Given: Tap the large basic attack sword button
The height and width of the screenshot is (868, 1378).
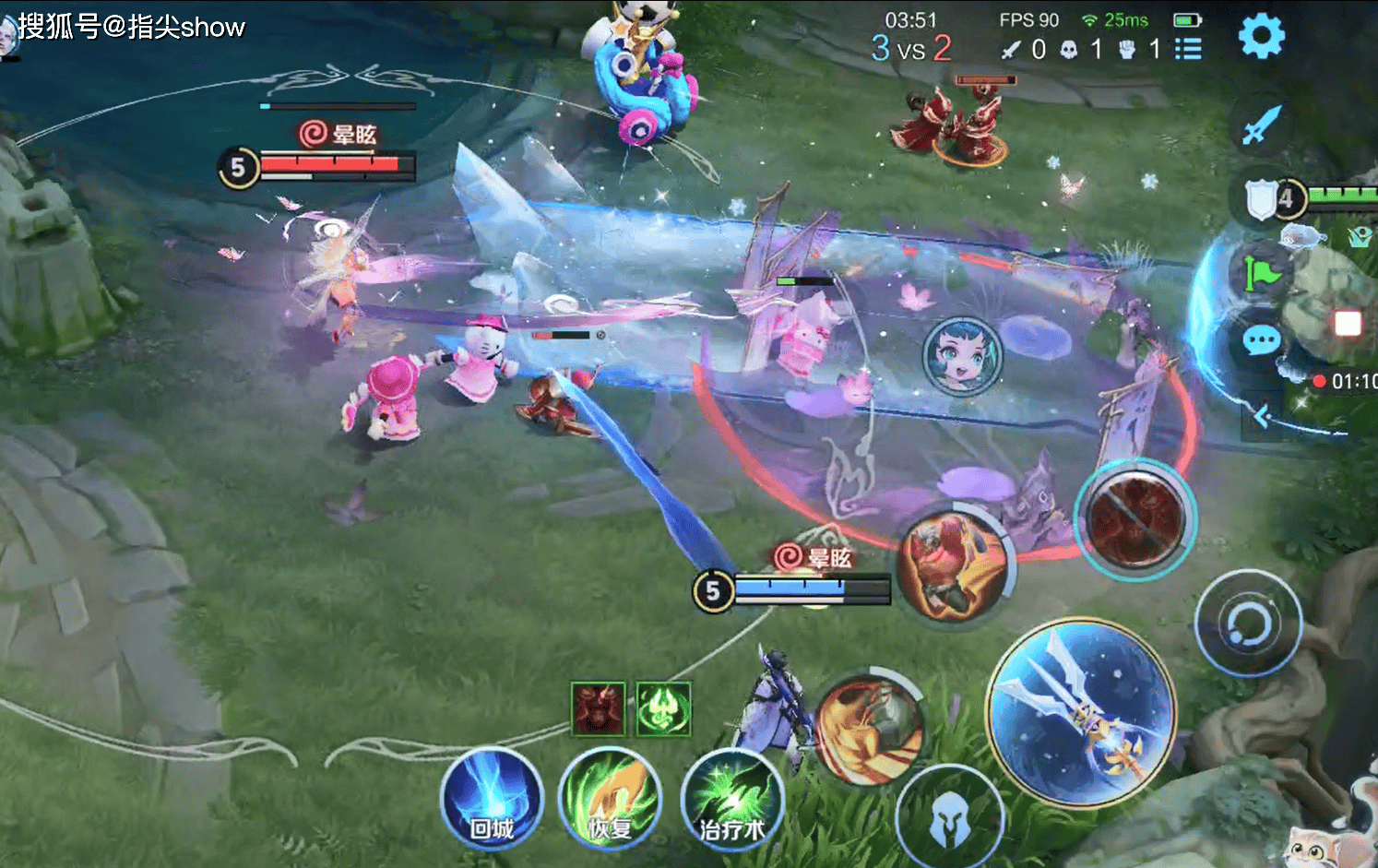Looking at the screenshot, I should coord(1081,712).
